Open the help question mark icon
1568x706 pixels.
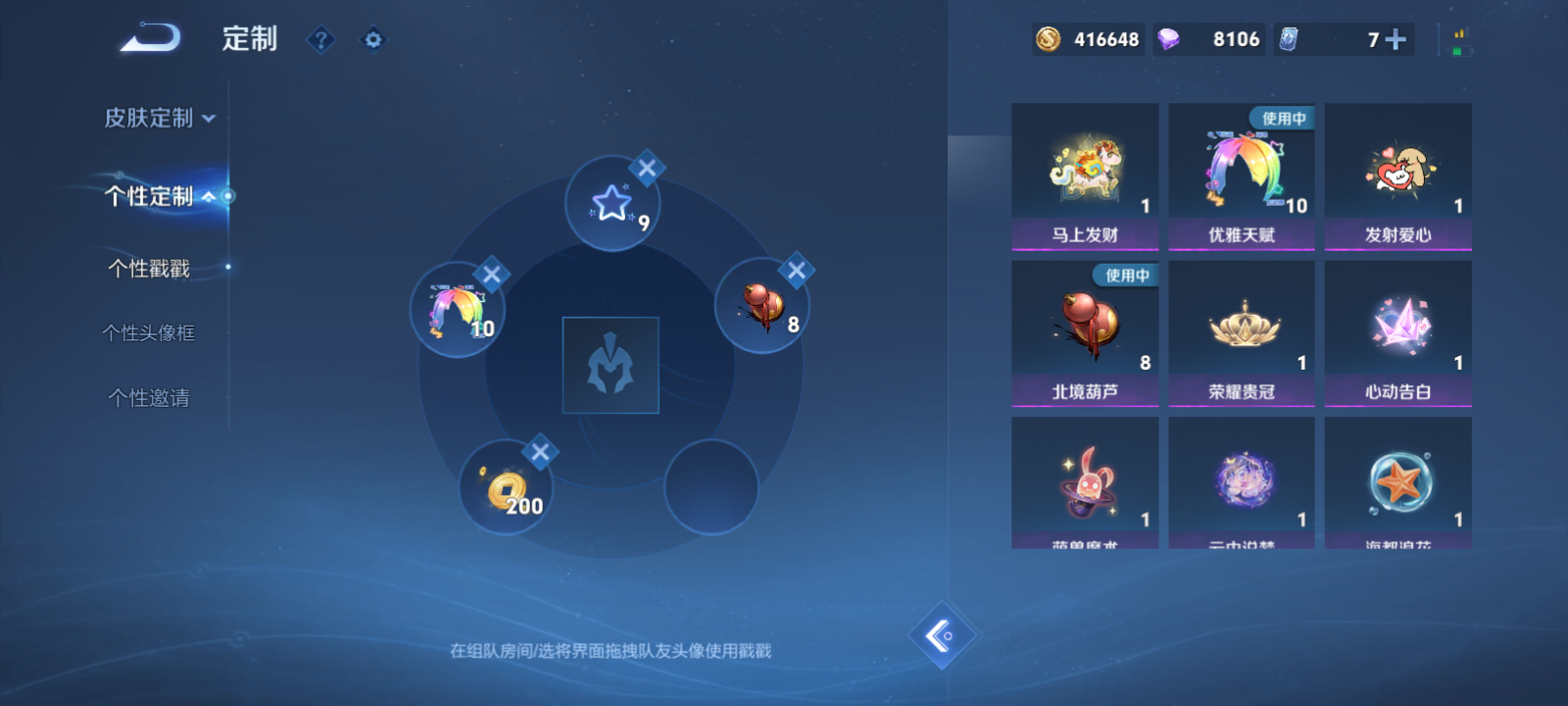321,40
